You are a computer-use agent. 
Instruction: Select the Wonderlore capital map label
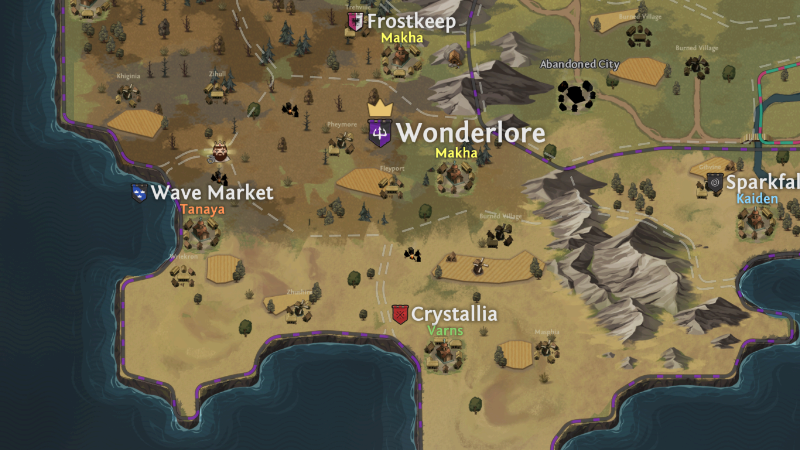click(x=470, y=133)
